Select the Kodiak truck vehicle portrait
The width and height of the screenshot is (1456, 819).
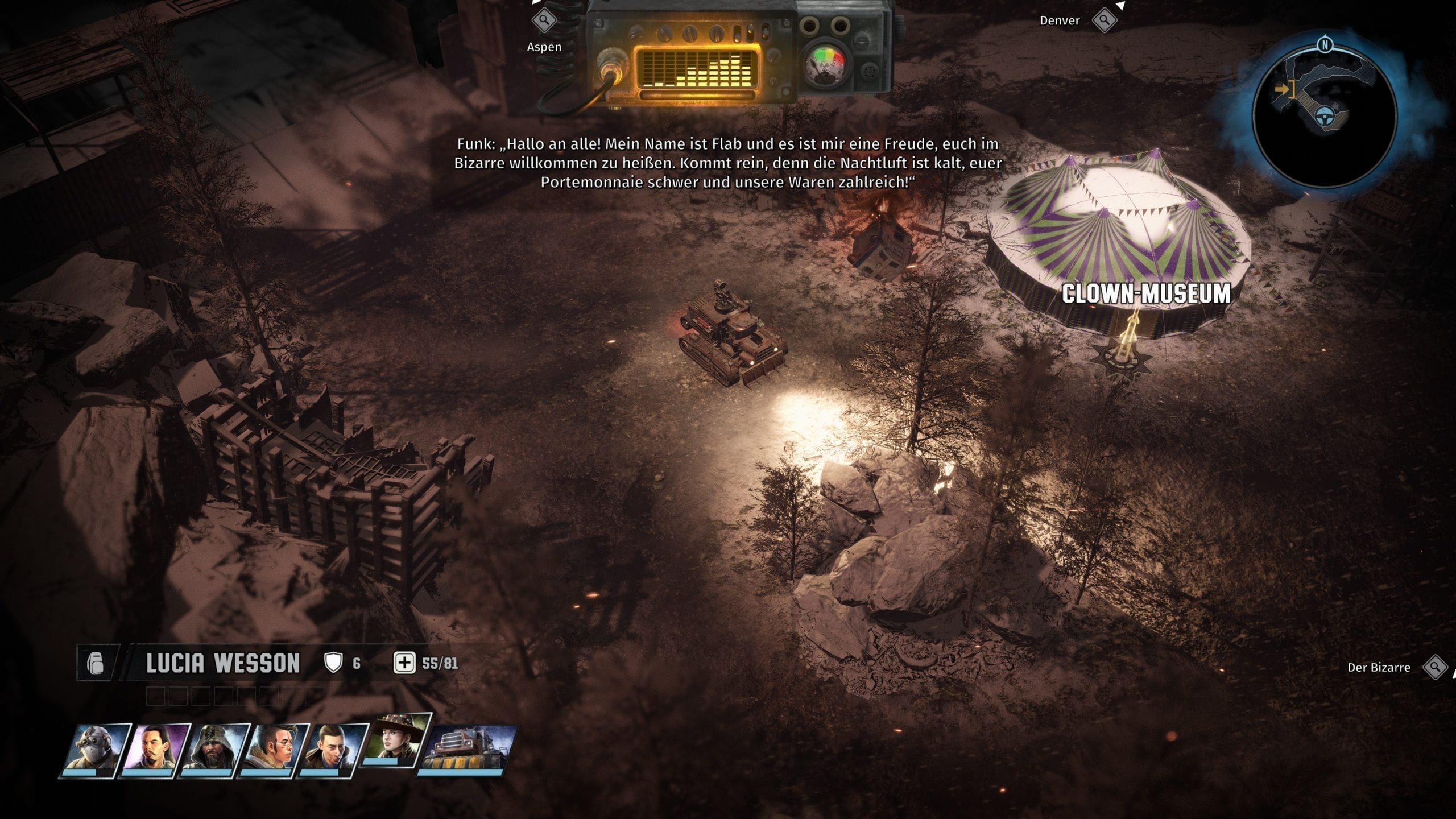pos(468,748)
